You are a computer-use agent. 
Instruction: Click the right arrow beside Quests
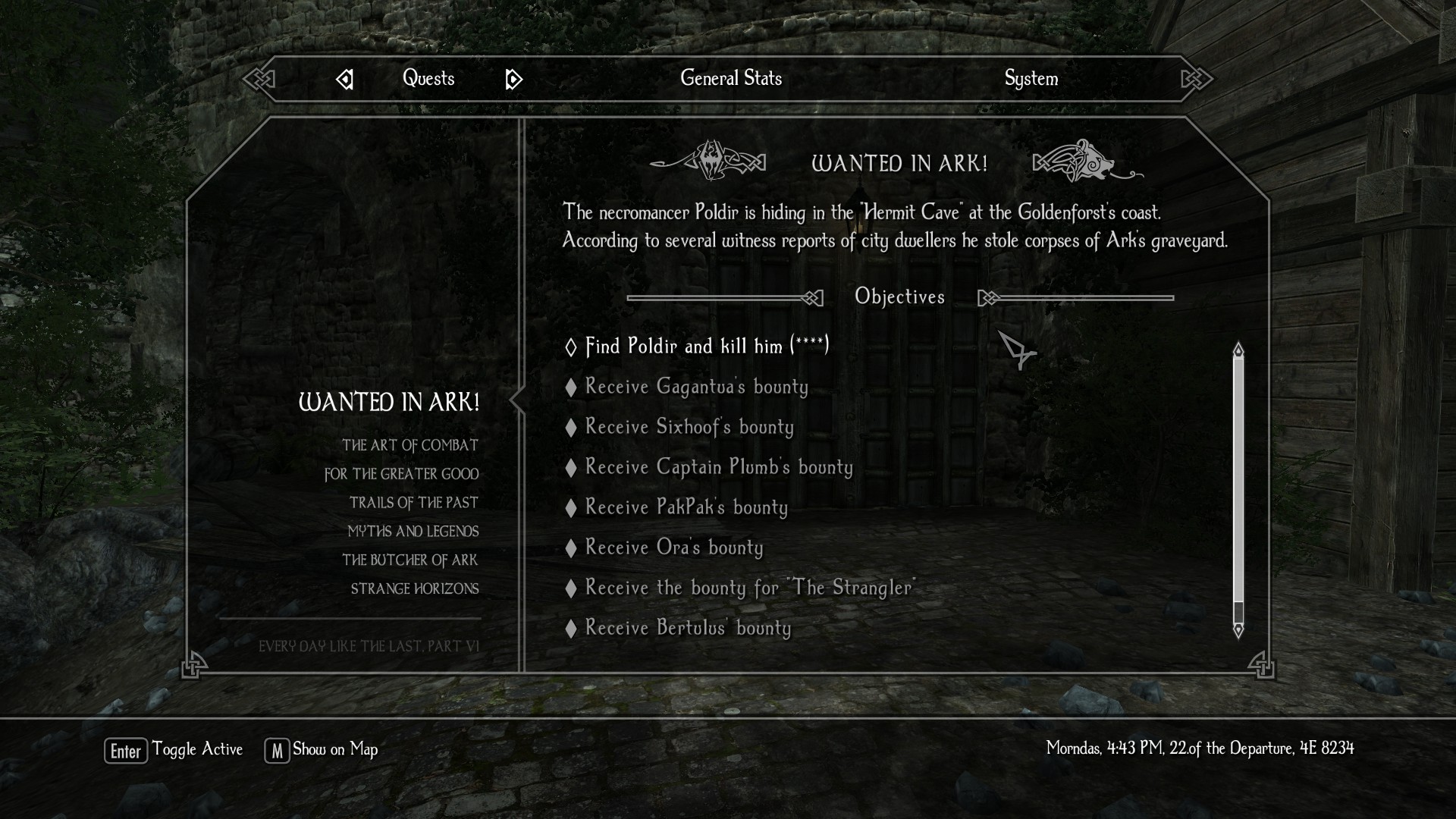[x=513, y=79]
